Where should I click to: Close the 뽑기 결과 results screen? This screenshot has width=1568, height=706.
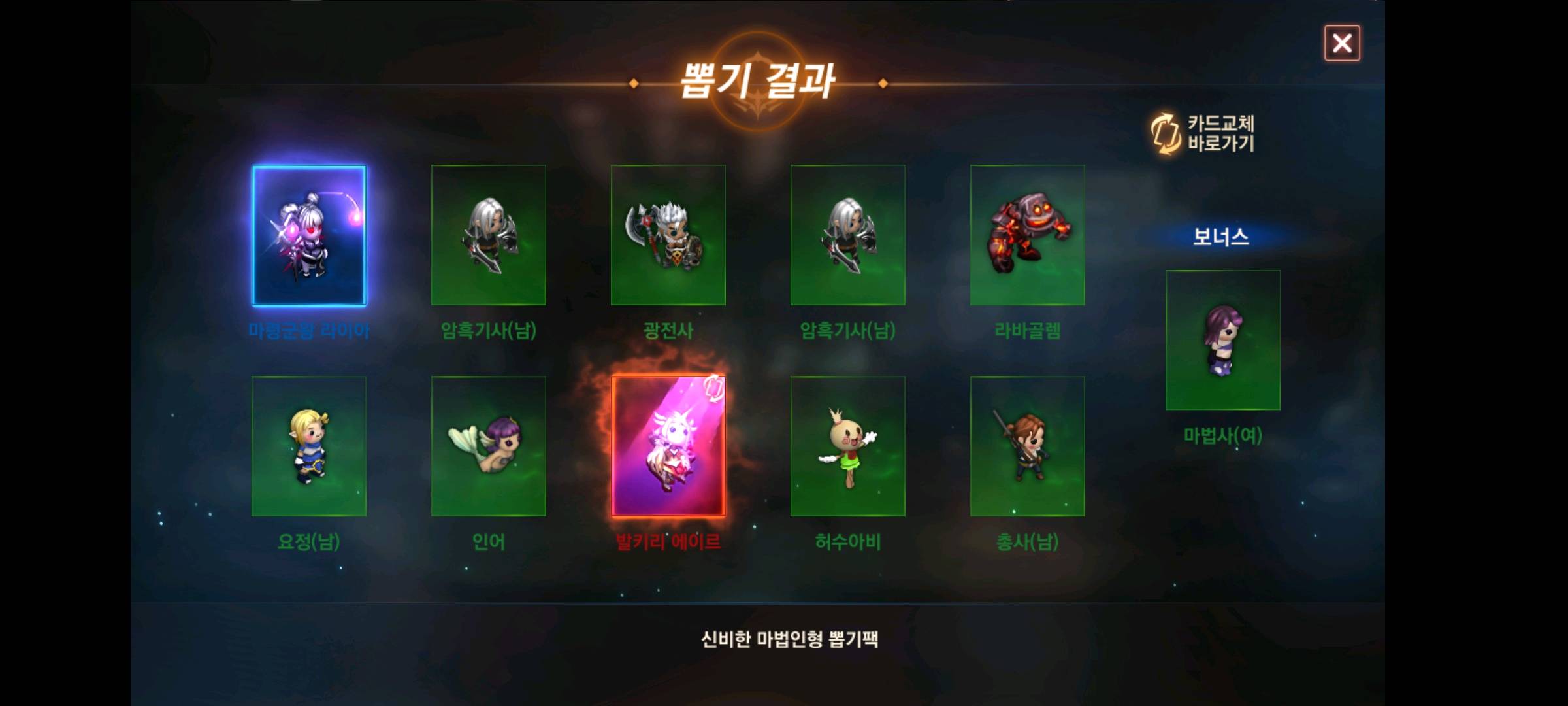(1342, 43)
